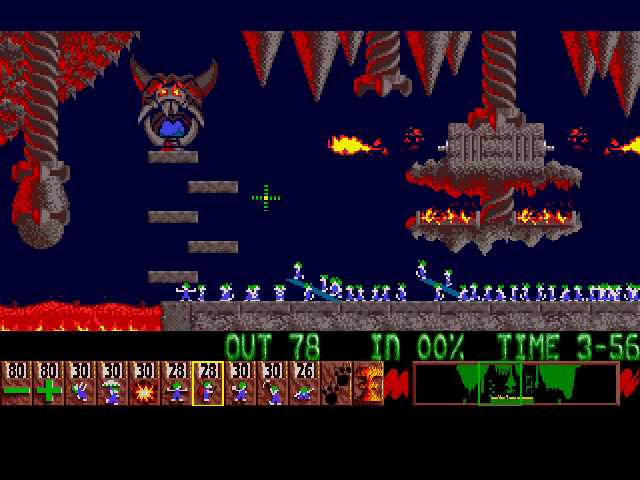The width and height of the screenshot is (640, 480).
Task: Select the Climber skill
Action: coord(80,384)
